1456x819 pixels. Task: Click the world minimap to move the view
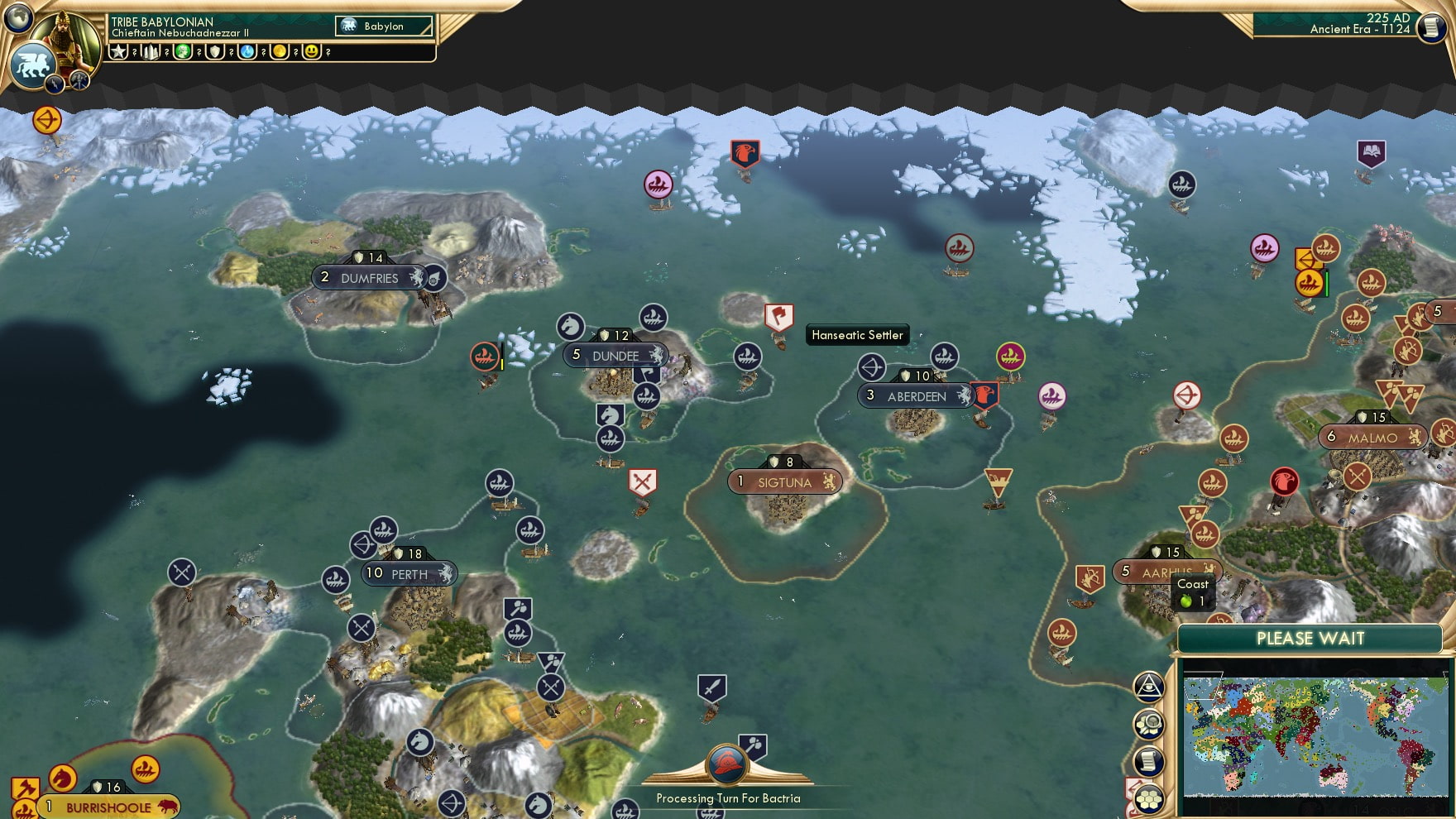point(1315,736)
